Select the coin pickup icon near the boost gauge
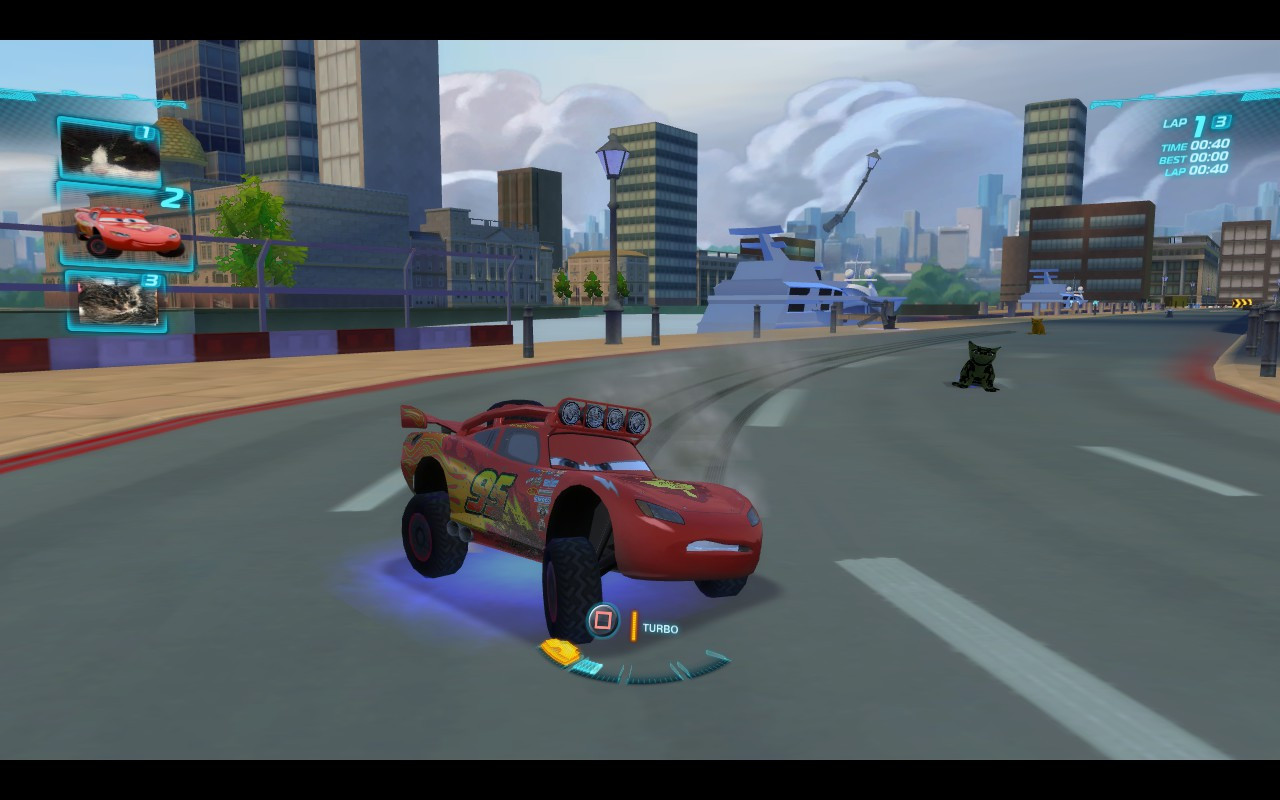 point(561,651)
